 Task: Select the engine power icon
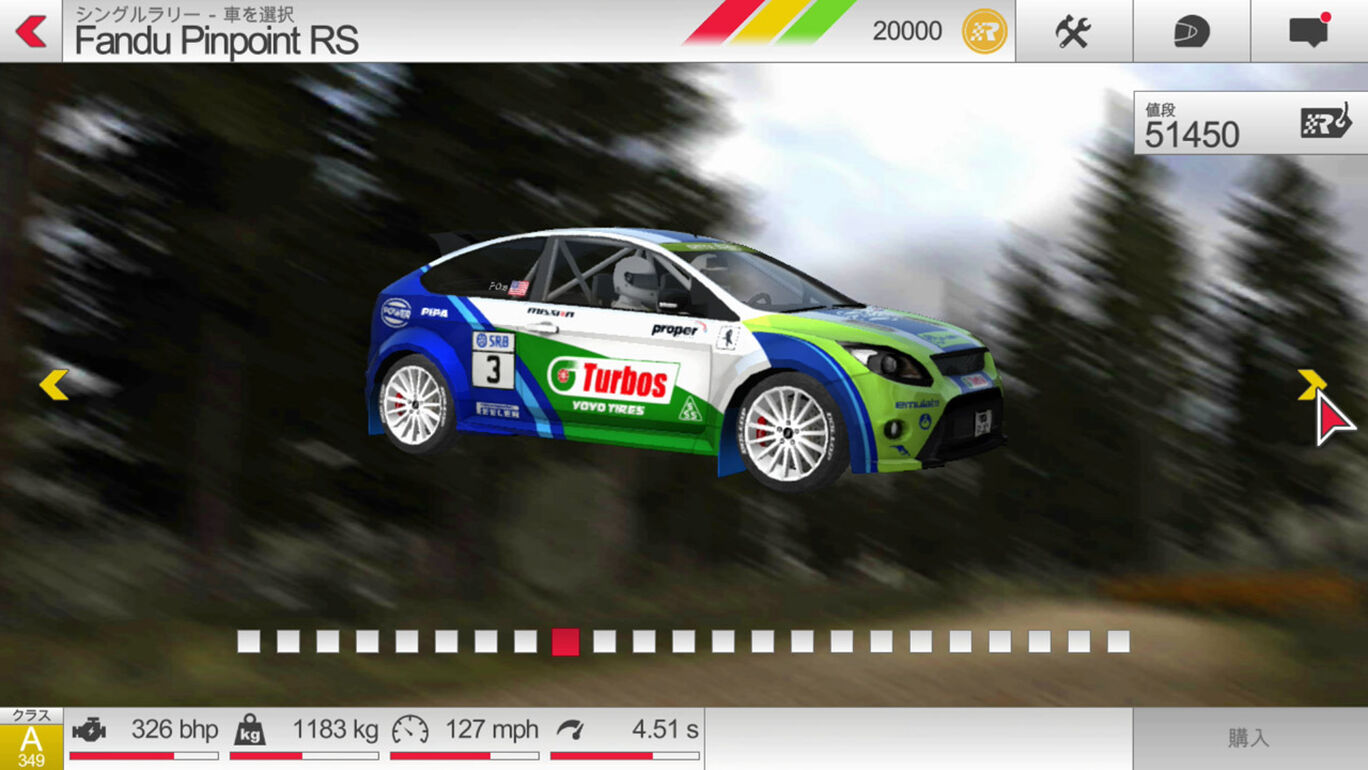(90, 729)
